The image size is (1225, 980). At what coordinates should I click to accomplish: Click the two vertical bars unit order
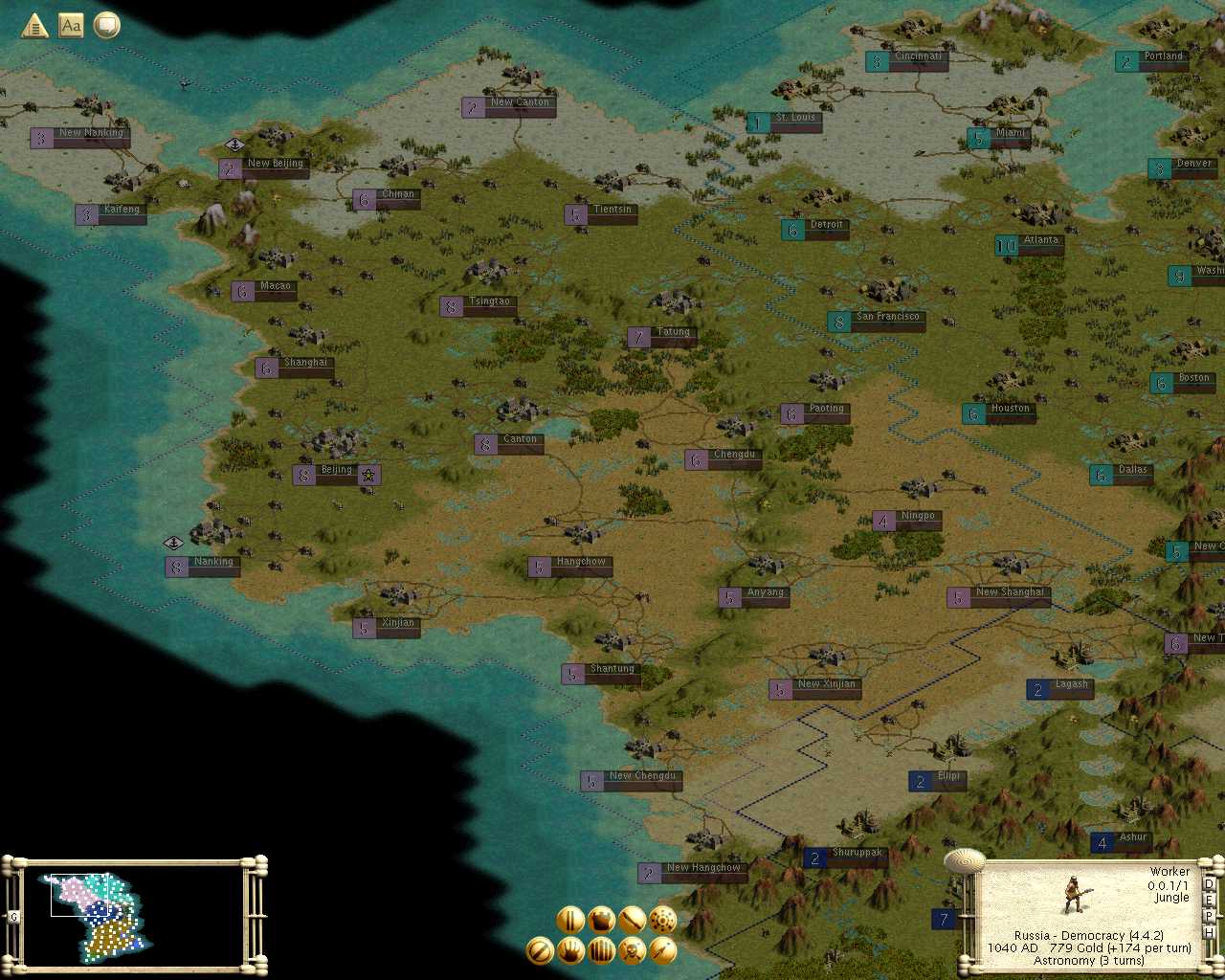570,920
